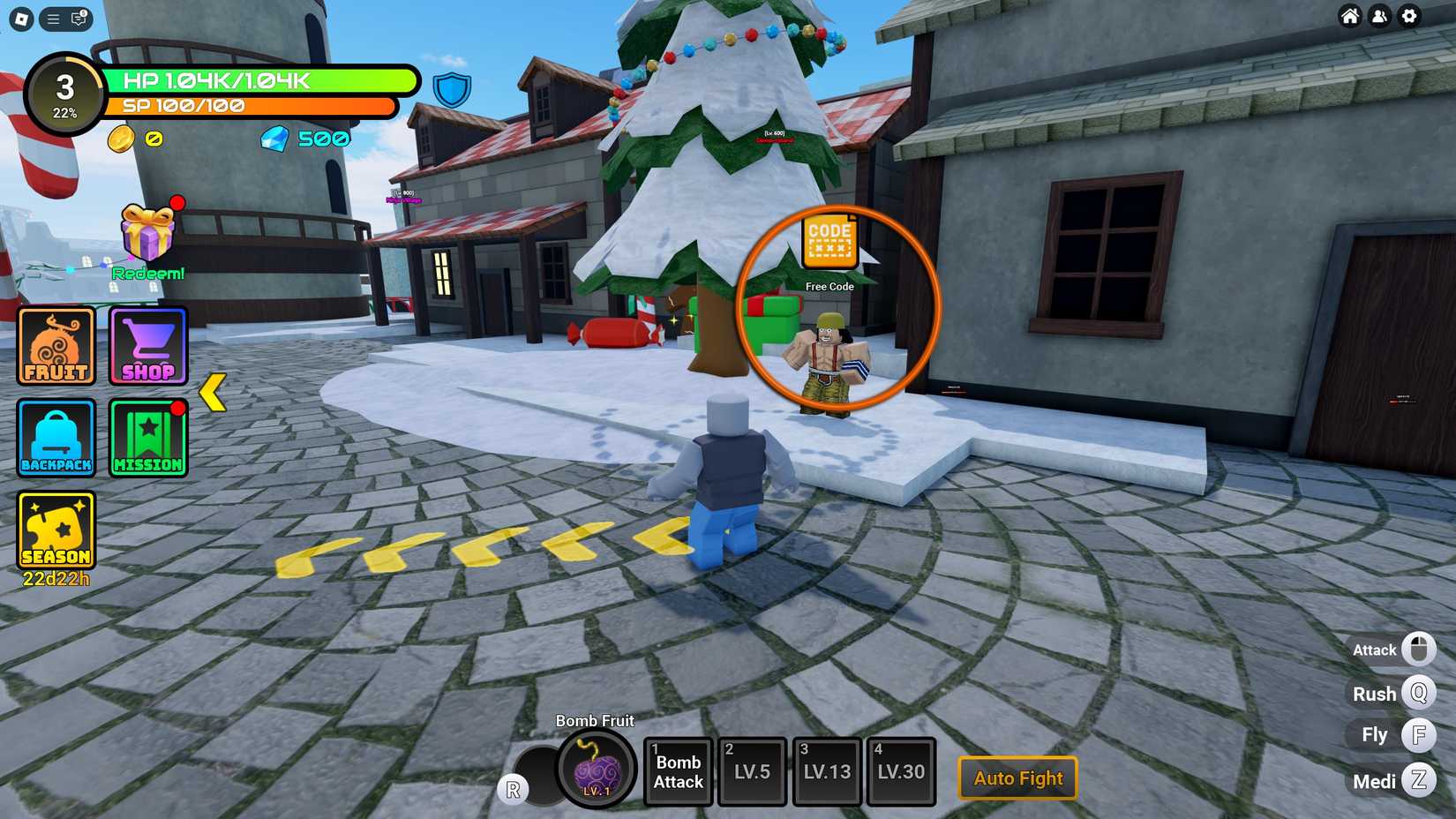1456x819 pixels.
Task: Open Roblox settings with the gear icon
Action: tap(1409, 16)
